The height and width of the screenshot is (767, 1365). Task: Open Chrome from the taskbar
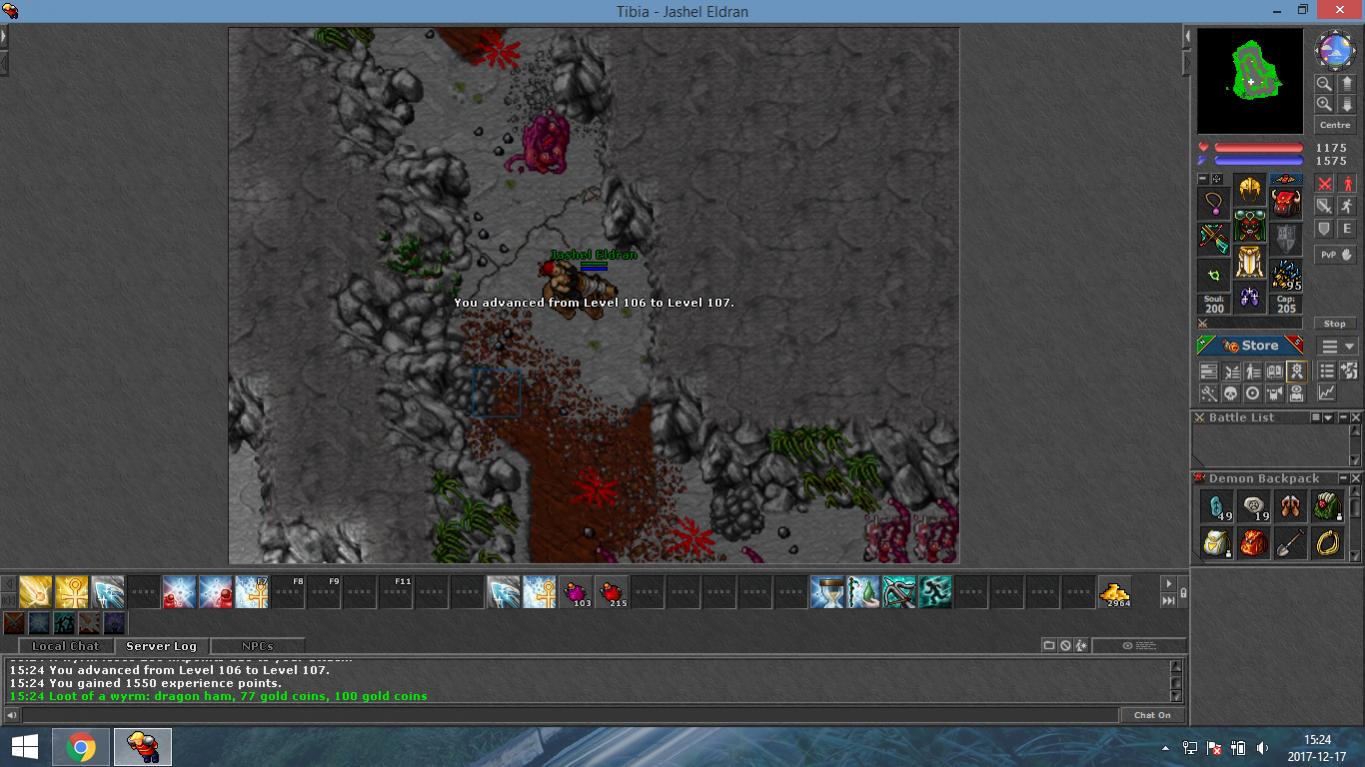pos(81,747)
